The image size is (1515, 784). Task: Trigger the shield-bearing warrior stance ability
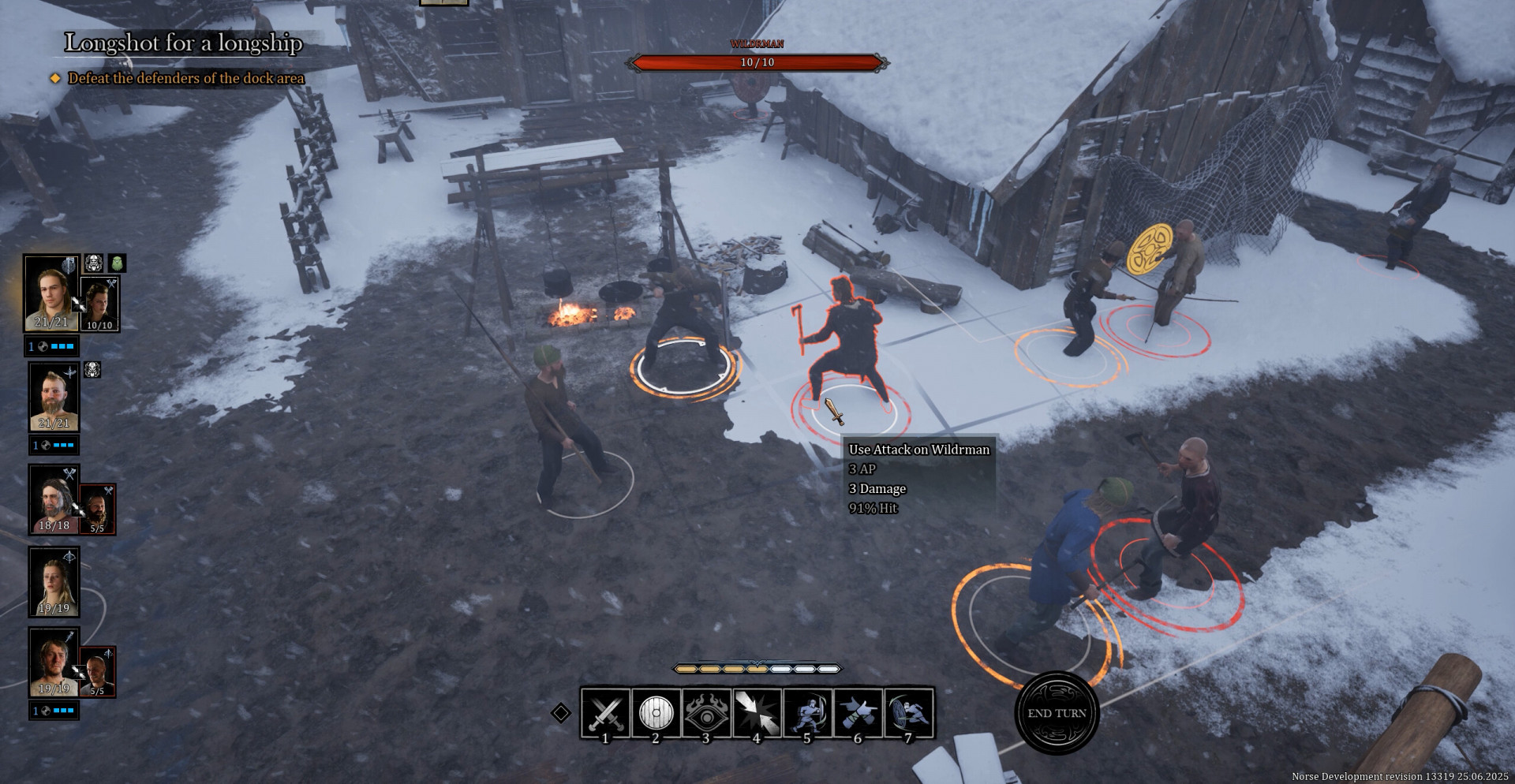[x=807, y=712]
